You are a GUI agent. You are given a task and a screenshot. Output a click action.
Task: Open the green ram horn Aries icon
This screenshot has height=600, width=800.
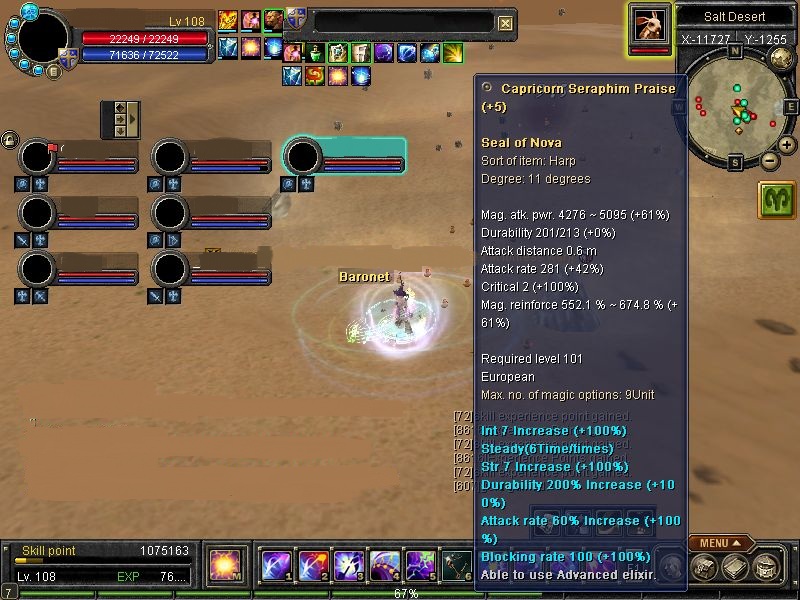click(x=776, y=199)
